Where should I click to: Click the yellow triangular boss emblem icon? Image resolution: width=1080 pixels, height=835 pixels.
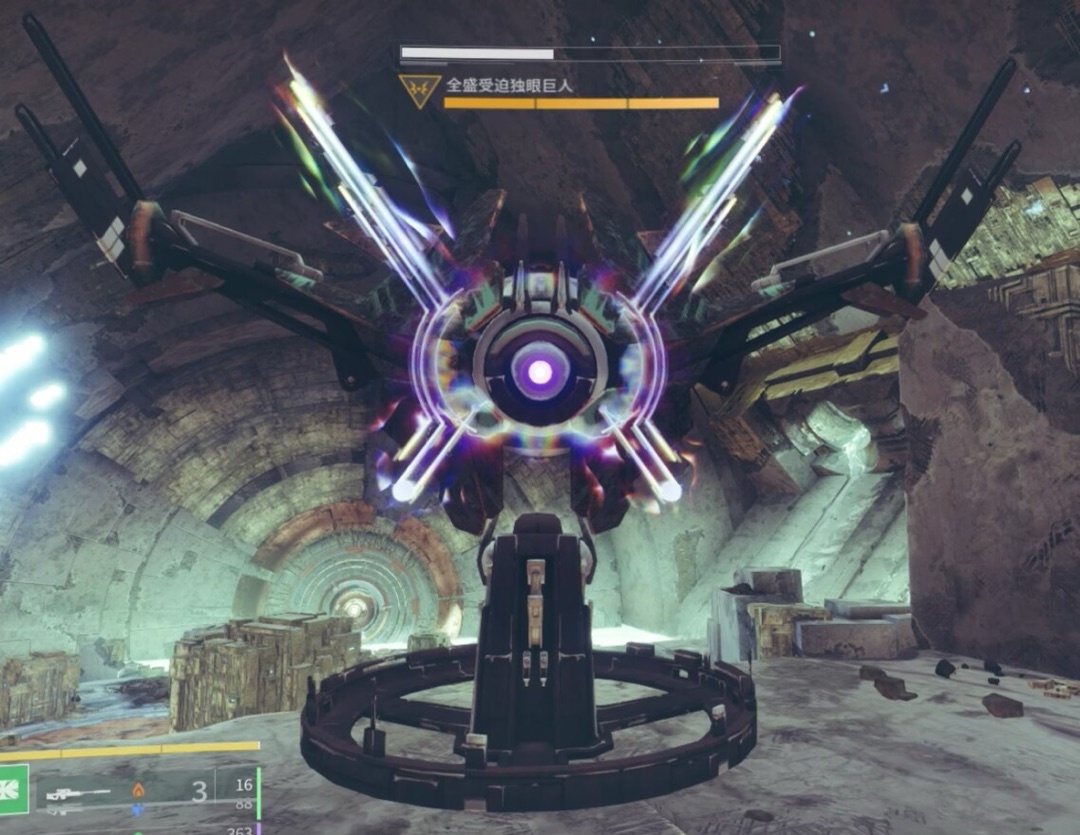pyautogui.click(x=420, y=90)
